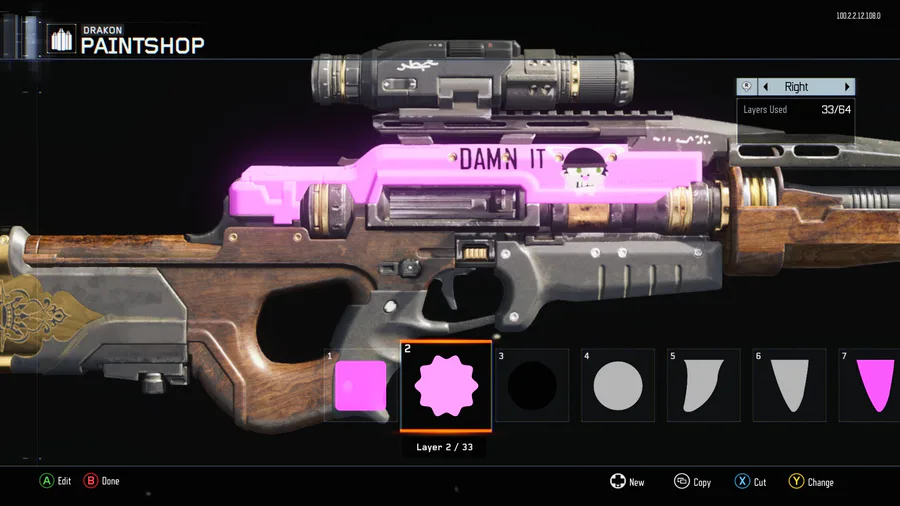This screenshot has height=506, width=900.
Task: Click the right arrow after the Right label
Action: [848, 87]
